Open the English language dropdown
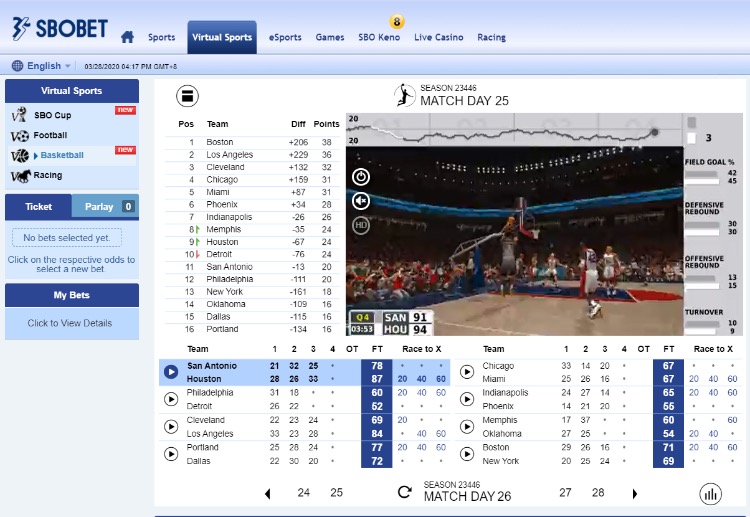This screenshot has width=750, height=517. coord(42,66)
